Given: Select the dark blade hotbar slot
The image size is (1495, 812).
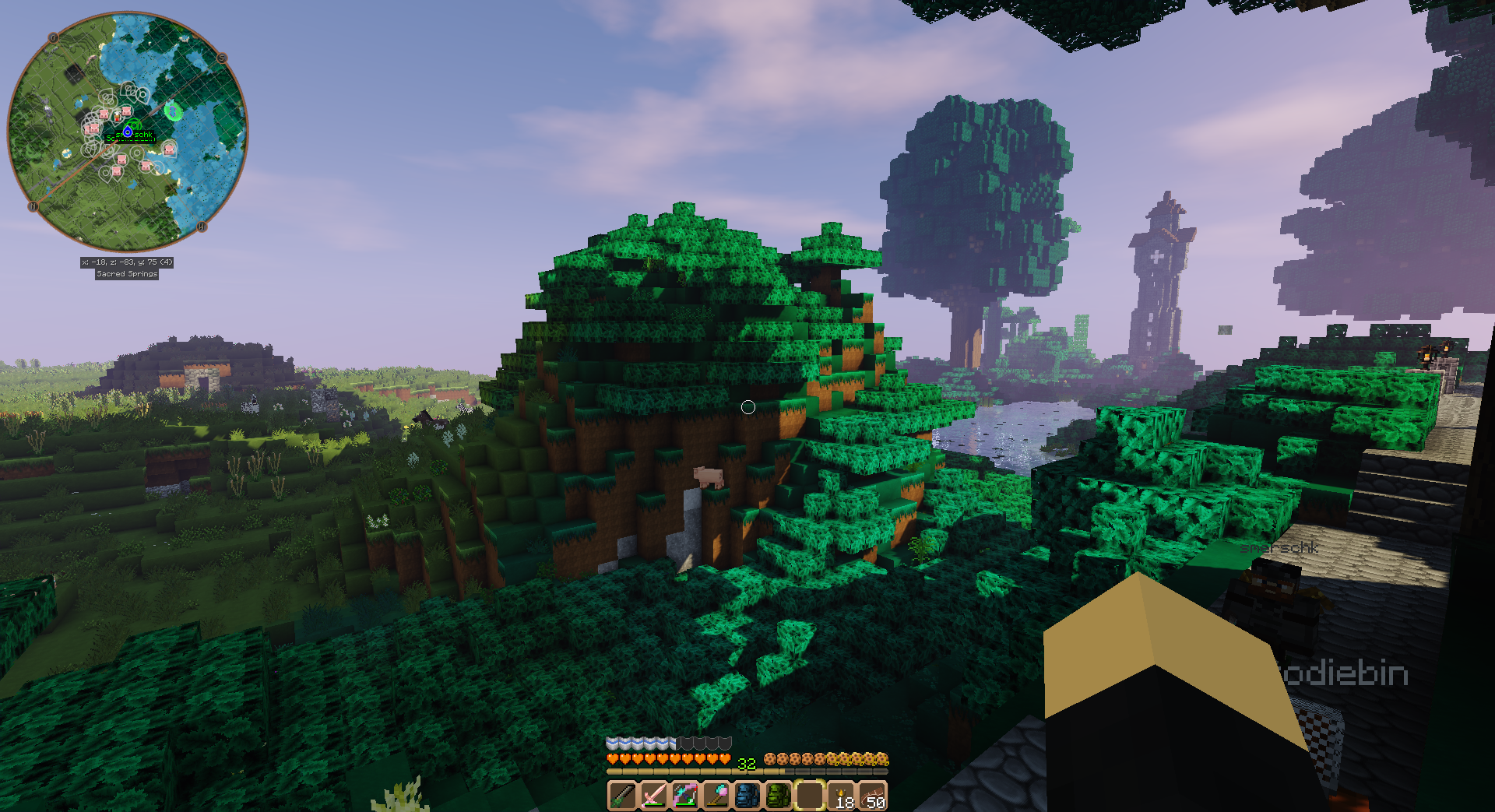Looking at the screenshot, I should pos(622,796).
